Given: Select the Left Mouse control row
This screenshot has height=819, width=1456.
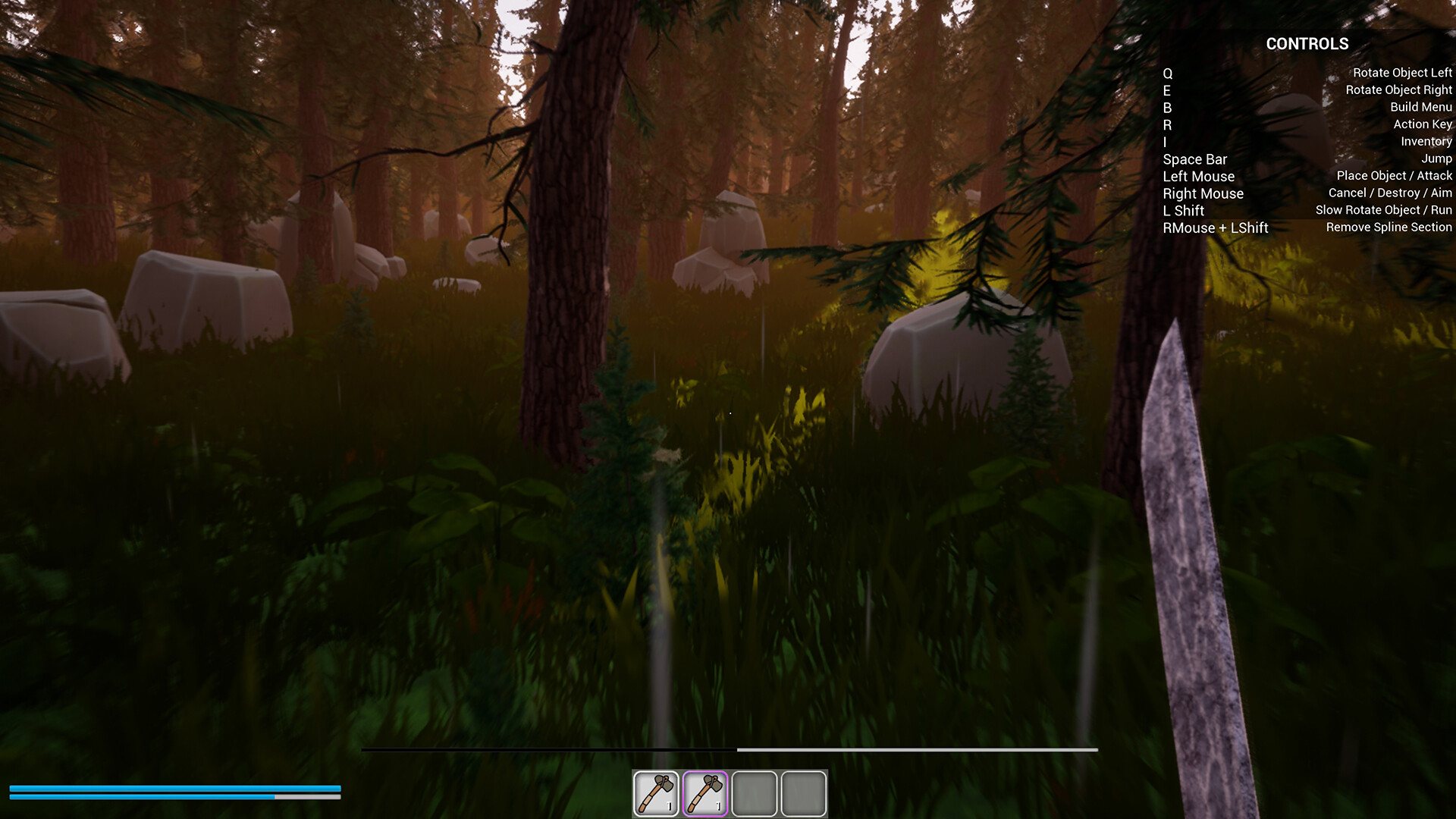Looking at the screenshot, I should pyautogui.click(x=1198, y=176).
